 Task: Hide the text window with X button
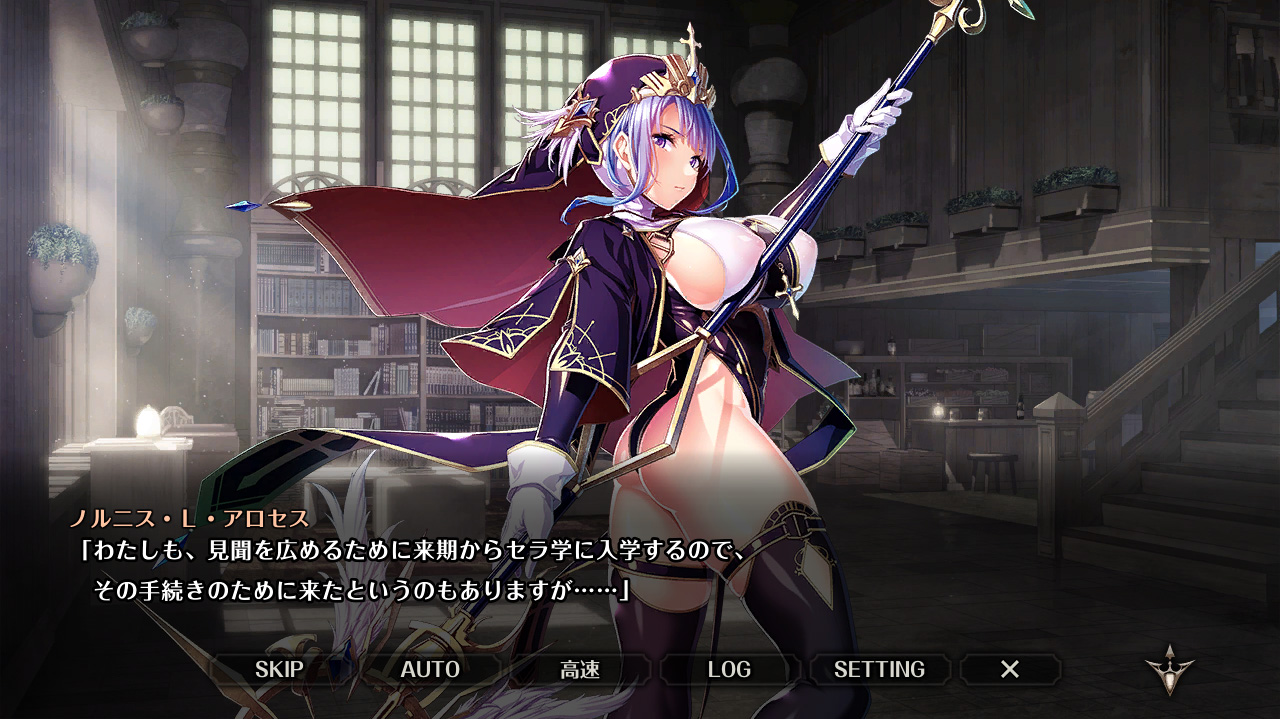coord(1010,669)
